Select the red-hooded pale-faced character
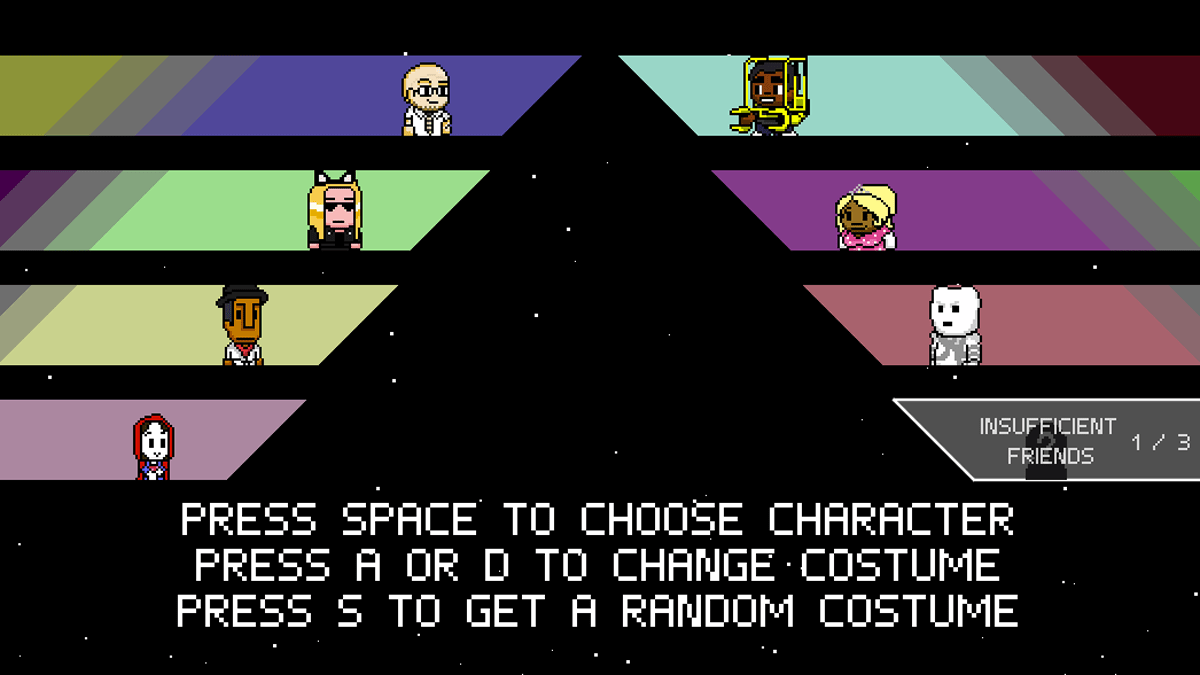 (153, 447)
